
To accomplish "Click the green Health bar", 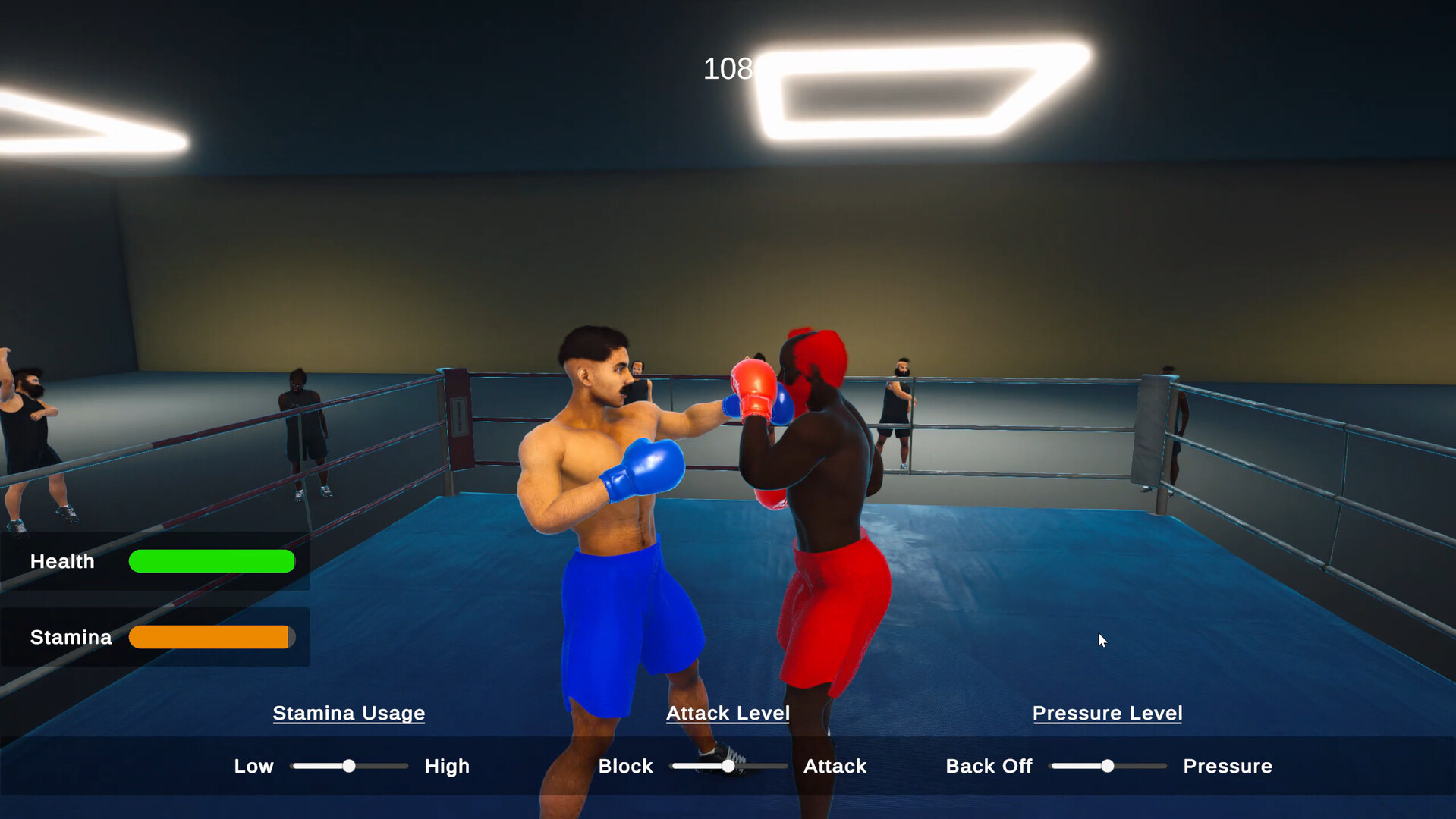I will coord(211,561).
